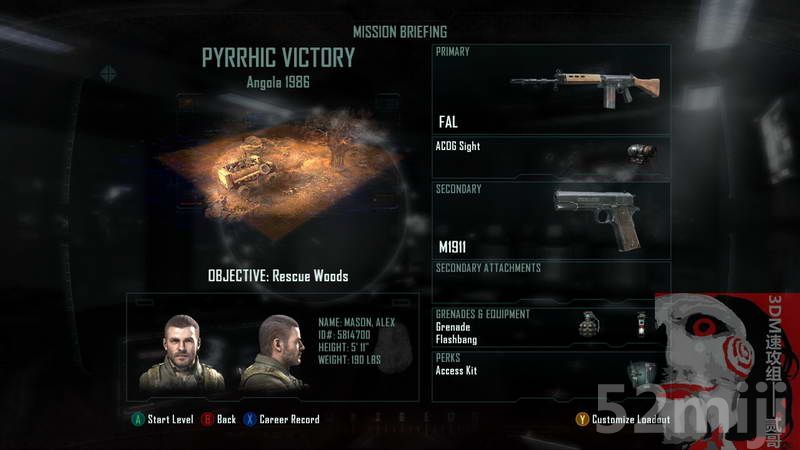Select the FAL primary weapon slot
Image resolution: width=800 pixels, height=450 pixels.
point(551,89)
